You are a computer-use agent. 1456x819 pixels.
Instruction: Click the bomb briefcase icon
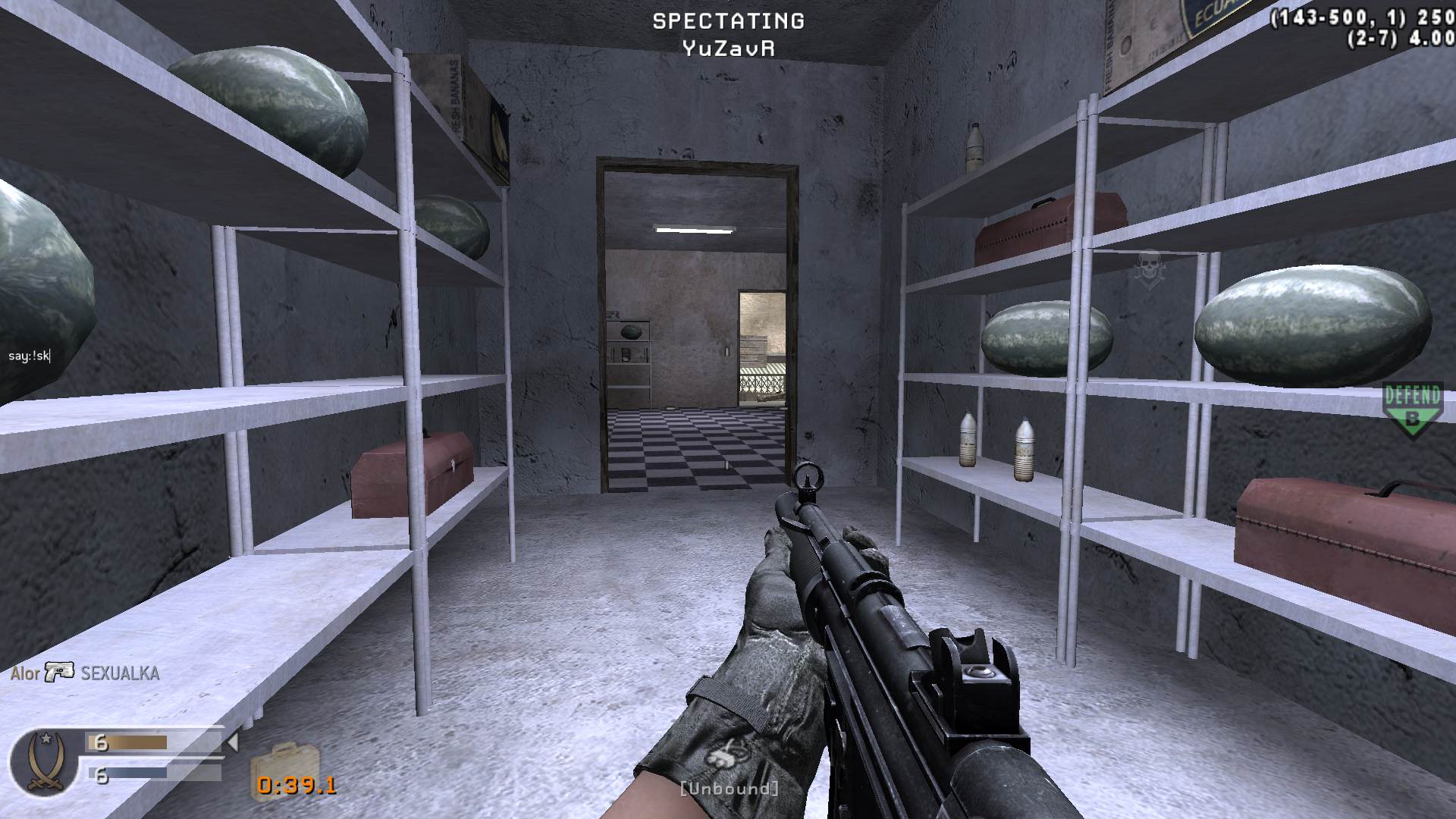[x=284, y=762]
